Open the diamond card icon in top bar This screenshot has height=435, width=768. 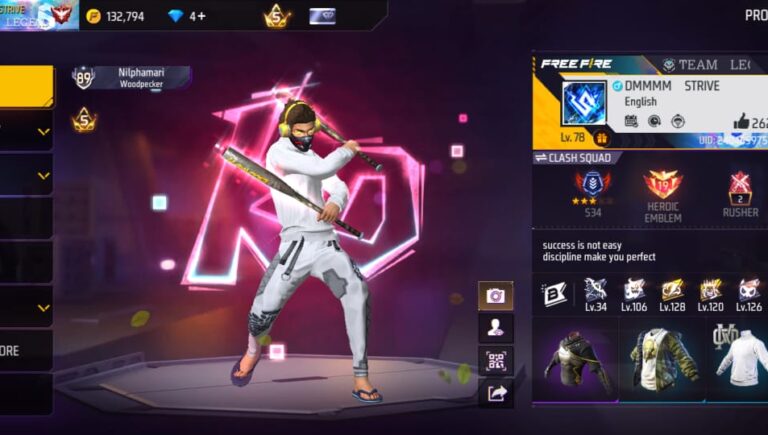click(322, 16)
